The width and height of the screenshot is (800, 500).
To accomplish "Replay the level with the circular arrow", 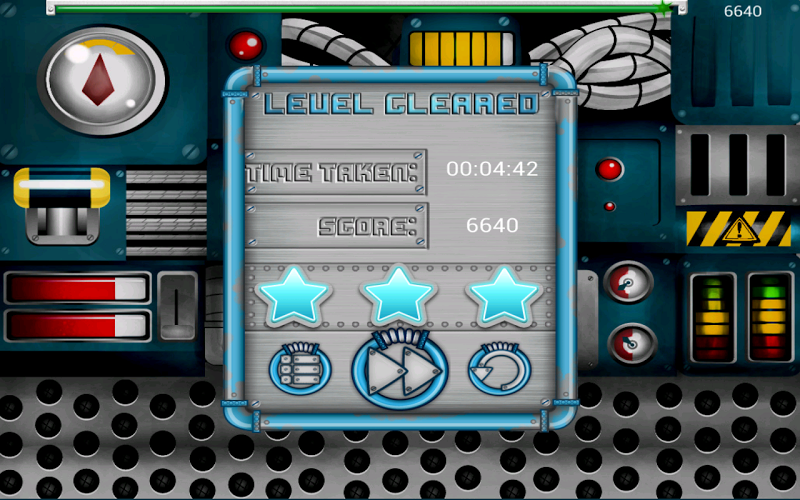I will pos(499,369).
